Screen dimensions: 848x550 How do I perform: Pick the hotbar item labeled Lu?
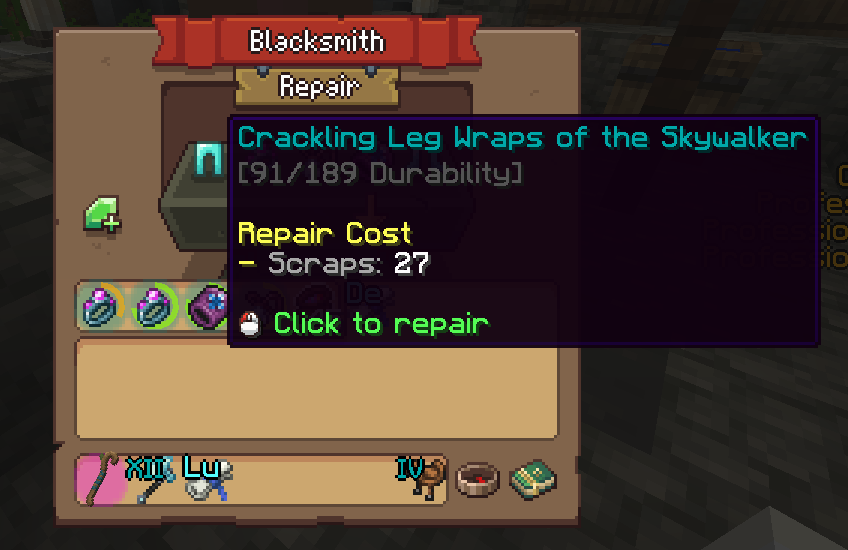(x=207, y=479)
